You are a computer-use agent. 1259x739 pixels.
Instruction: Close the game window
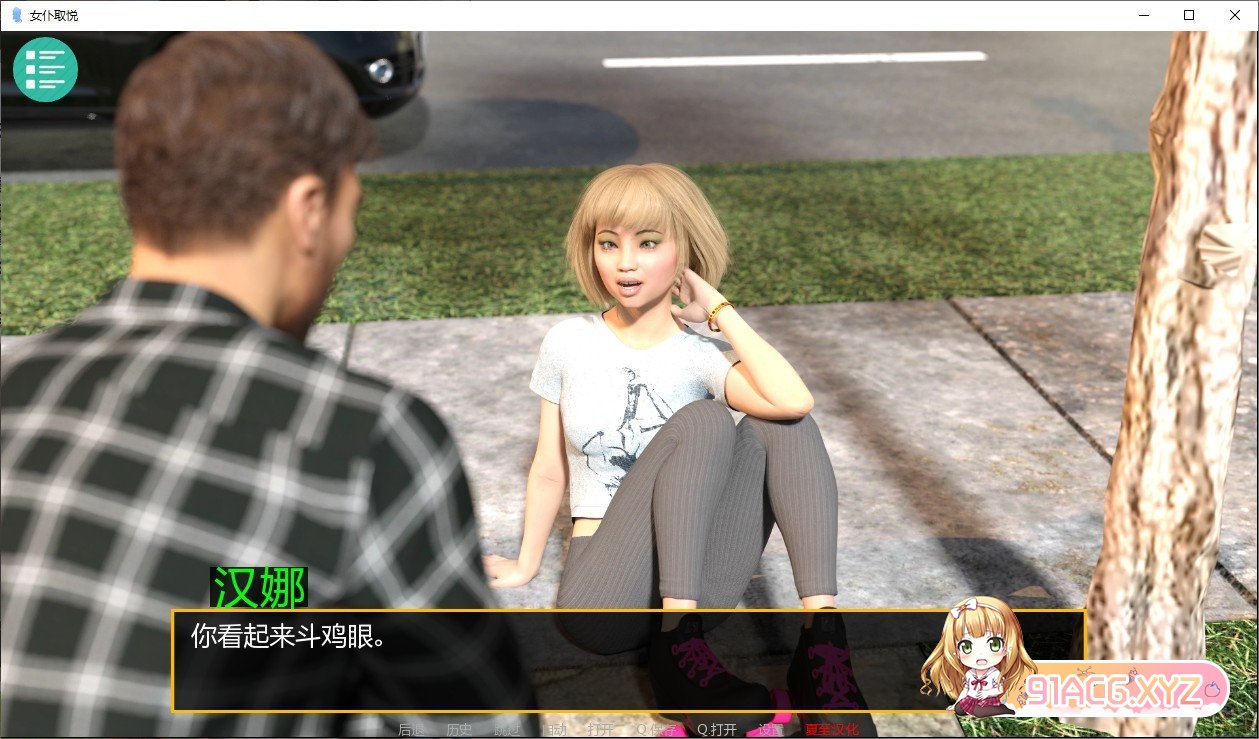tap(1235, 15)
